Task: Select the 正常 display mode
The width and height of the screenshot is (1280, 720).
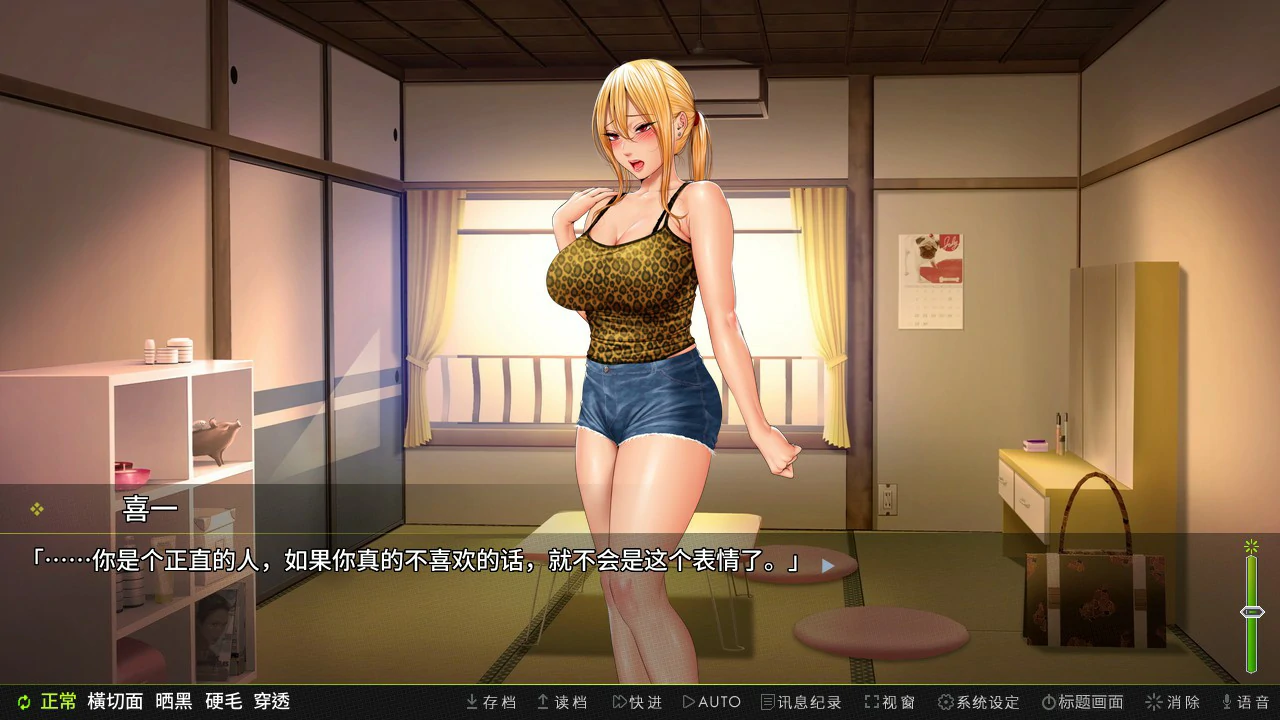Action: (58, 702)
